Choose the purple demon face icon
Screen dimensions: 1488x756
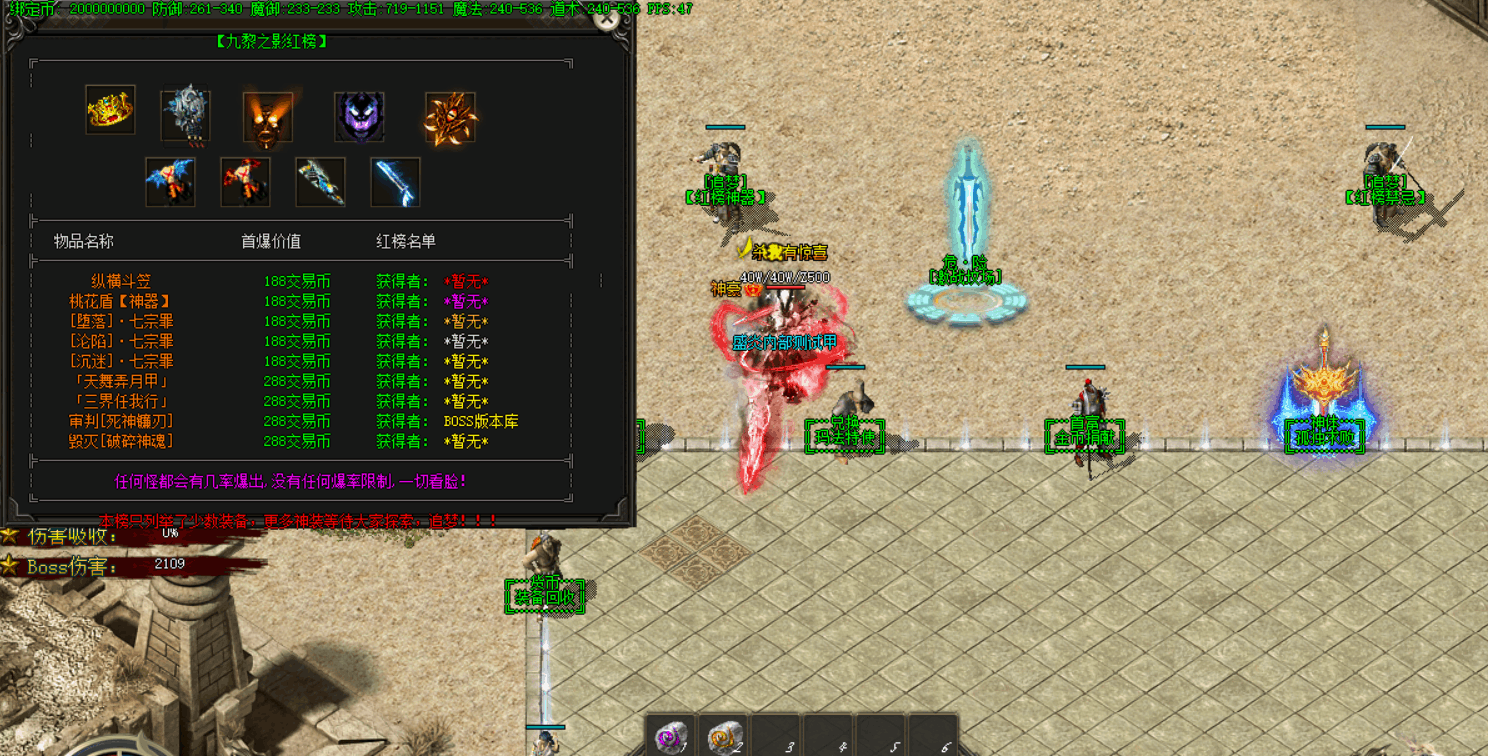click(x=359, y=117)
